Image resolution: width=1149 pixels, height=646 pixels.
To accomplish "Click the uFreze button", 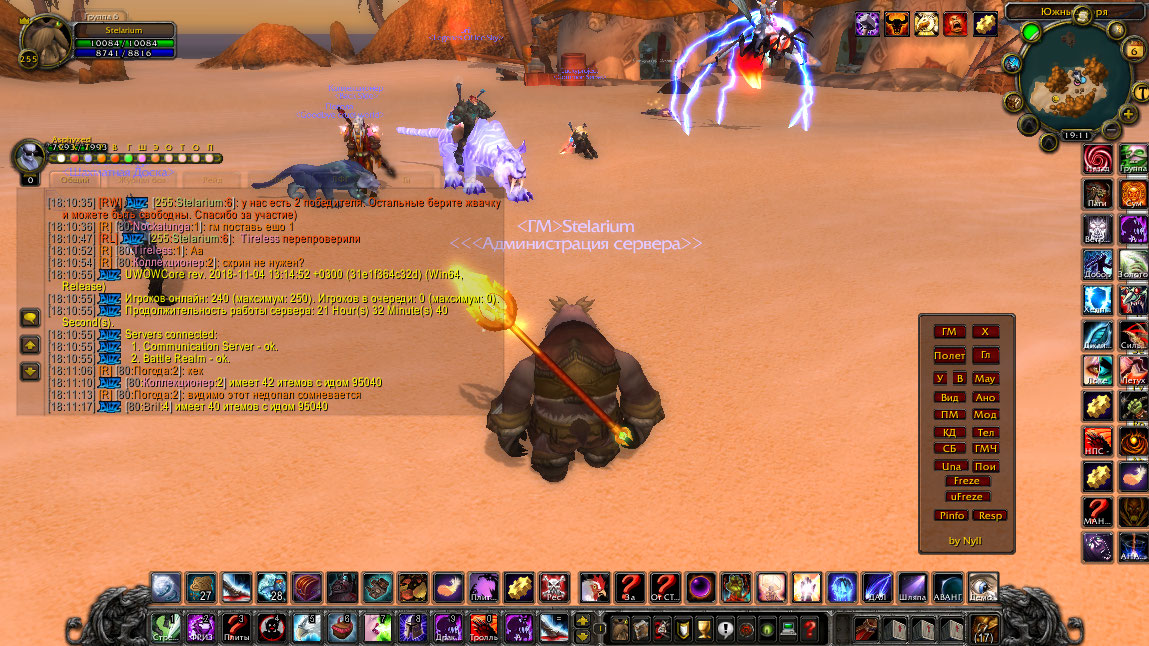I will tap(967, 496).
